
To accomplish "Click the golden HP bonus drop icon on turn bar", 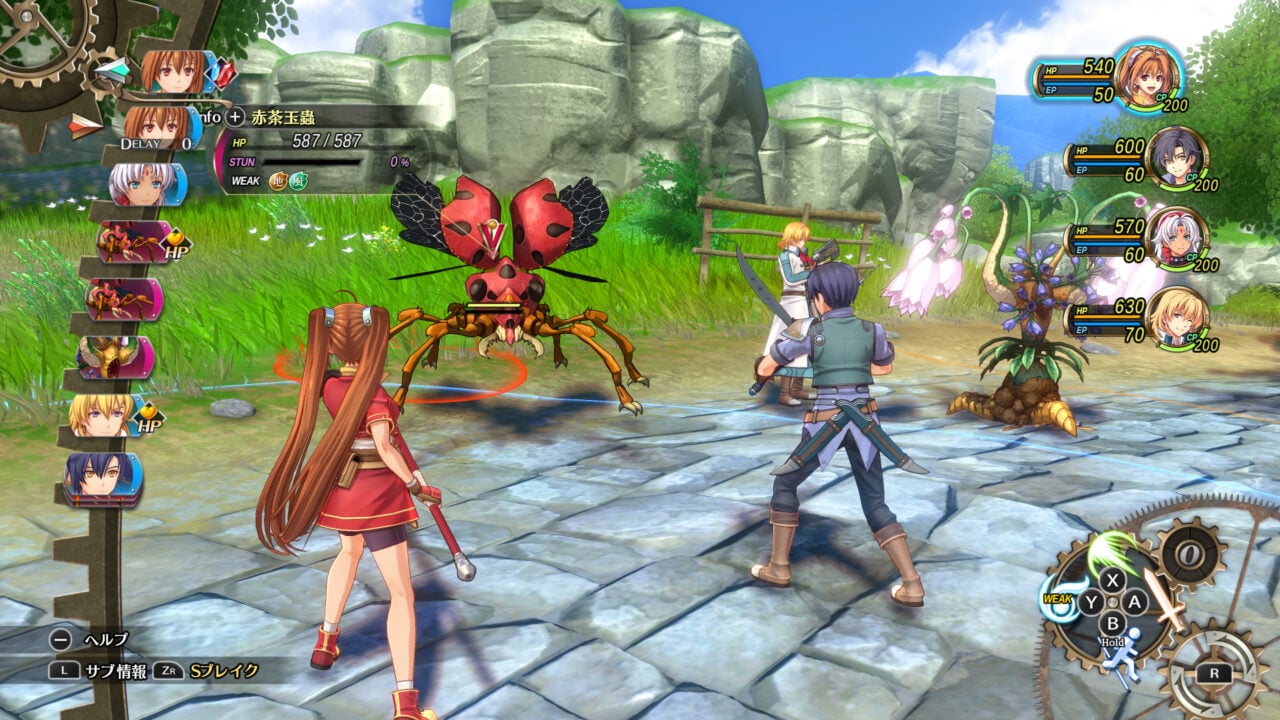I will pyautogui.click(x=174, y=240).
